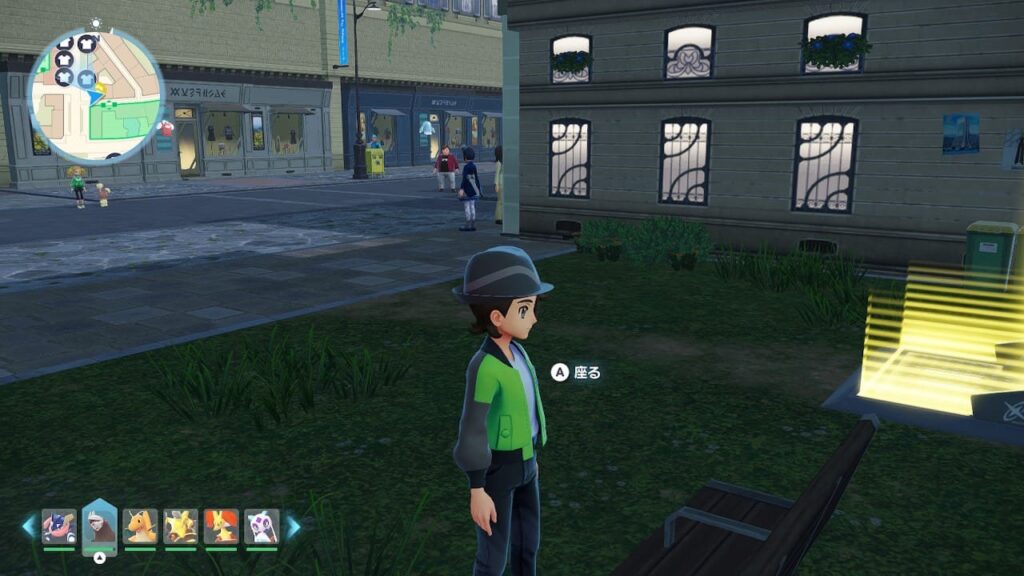Choose the highlighted grey and brown Pokémon slot

100,524
